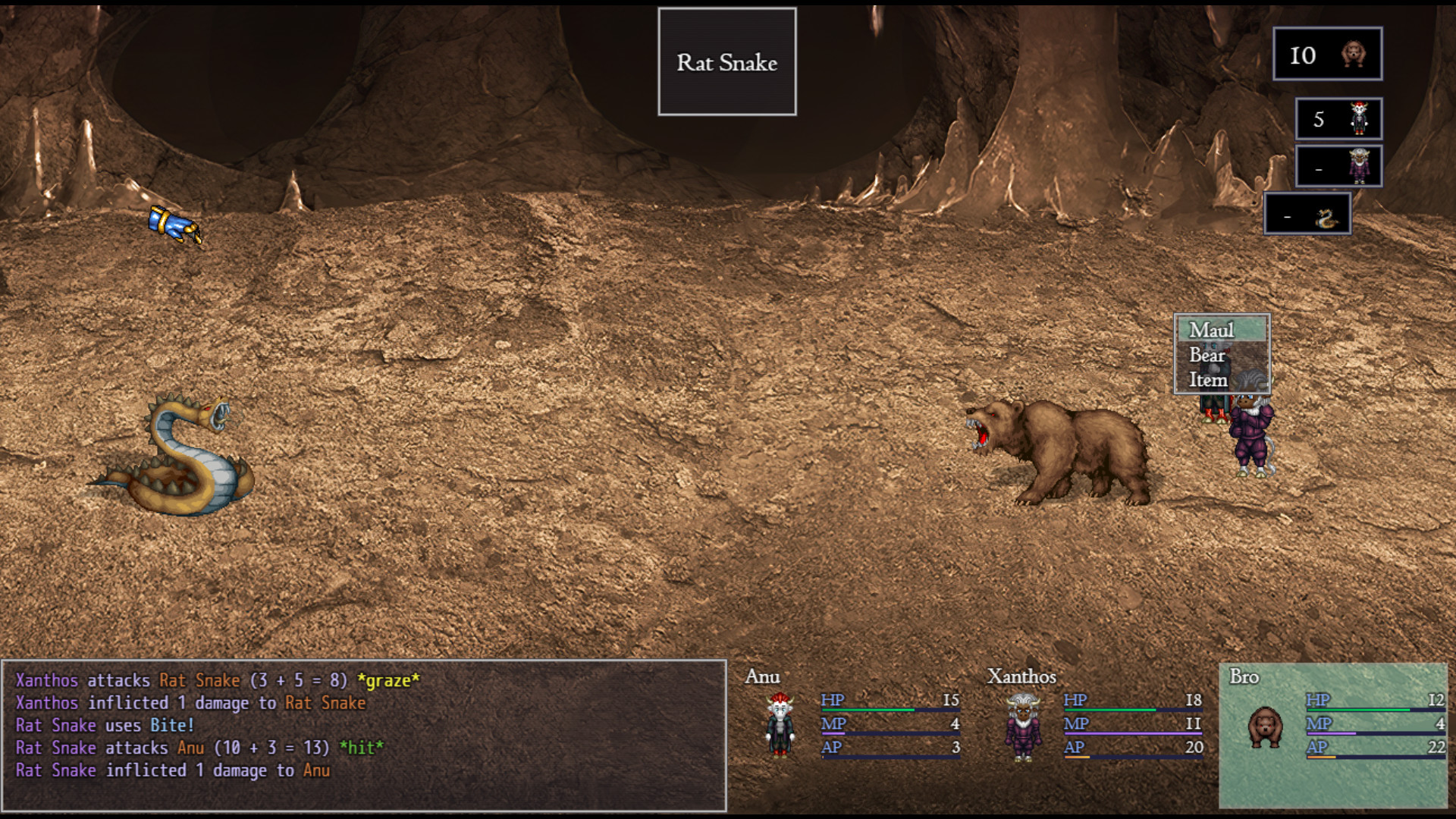
Task: Click the Rat Snake turn-order portrait
Action: (1308, 215)
